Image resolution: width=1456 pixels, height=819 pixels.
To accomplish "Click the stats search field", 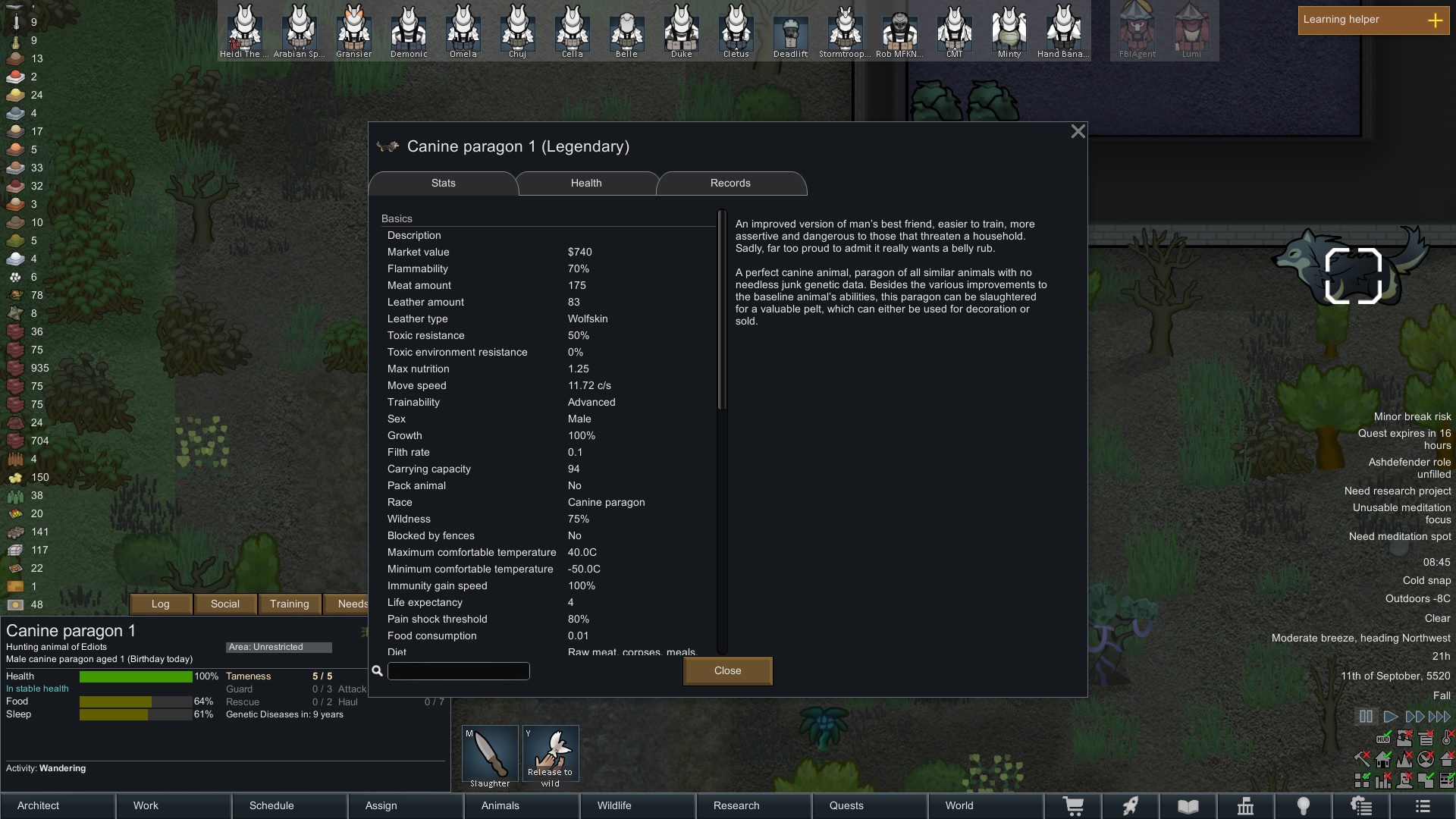I will coord(458,671).
